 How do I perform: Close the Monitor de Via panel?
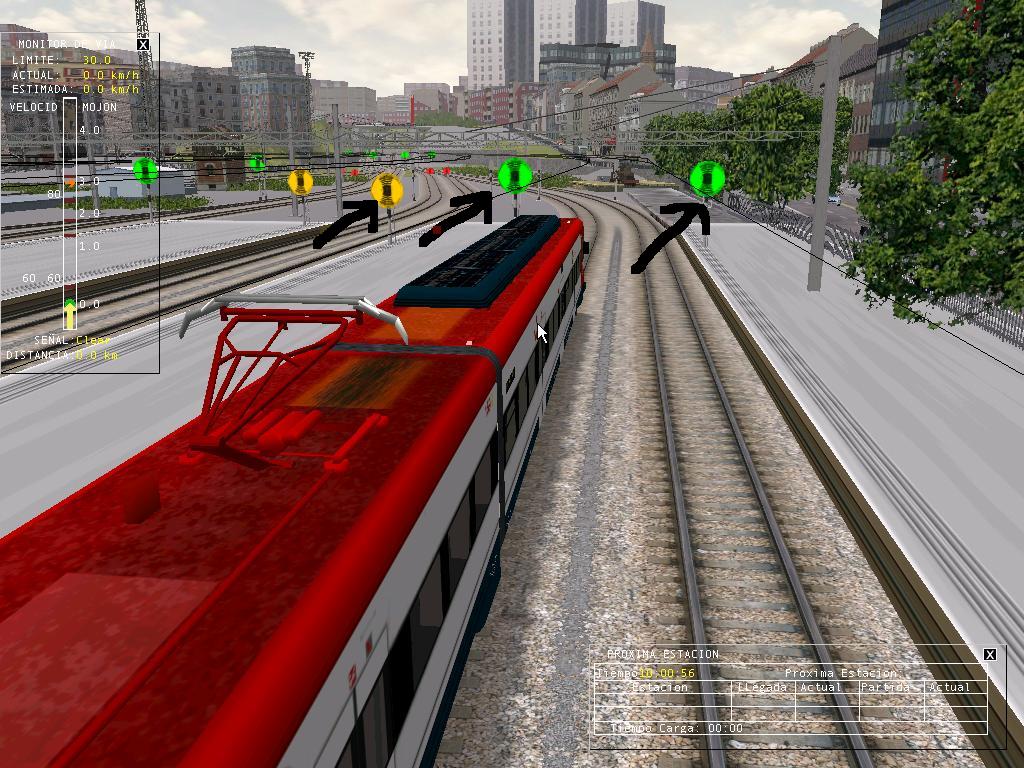click(x=143, y=44)
